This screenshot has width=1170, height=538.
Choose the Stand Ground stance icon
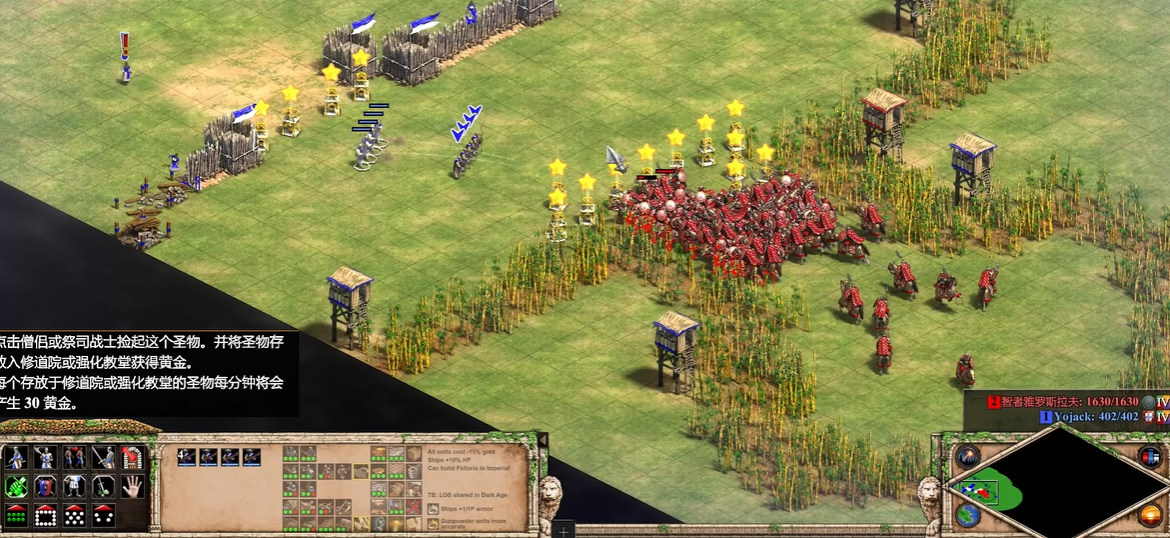tap(74, 487)
